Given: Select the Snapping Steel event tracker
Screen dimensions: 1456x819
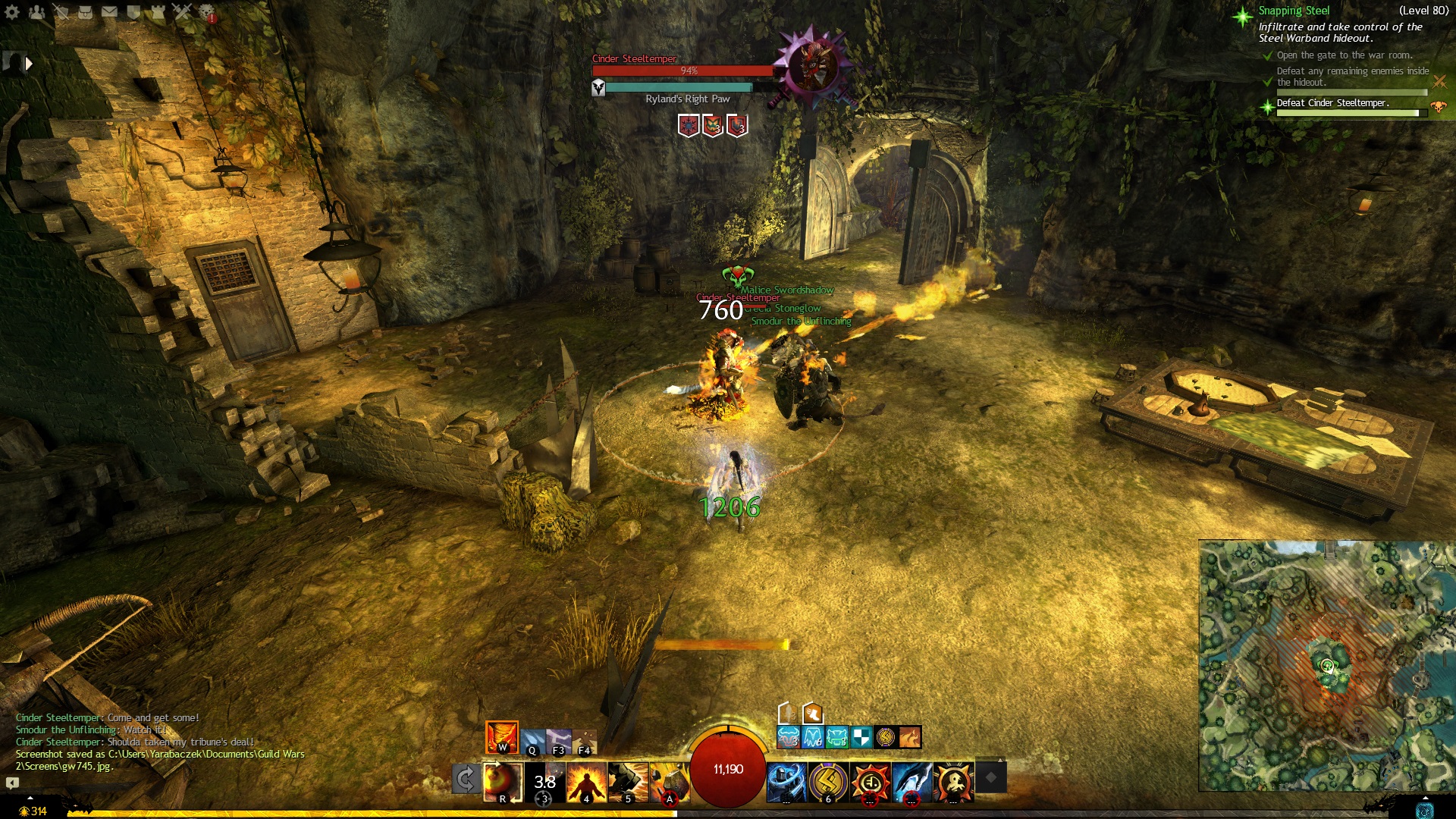Looking at the screenshot, I should 1294,11.
